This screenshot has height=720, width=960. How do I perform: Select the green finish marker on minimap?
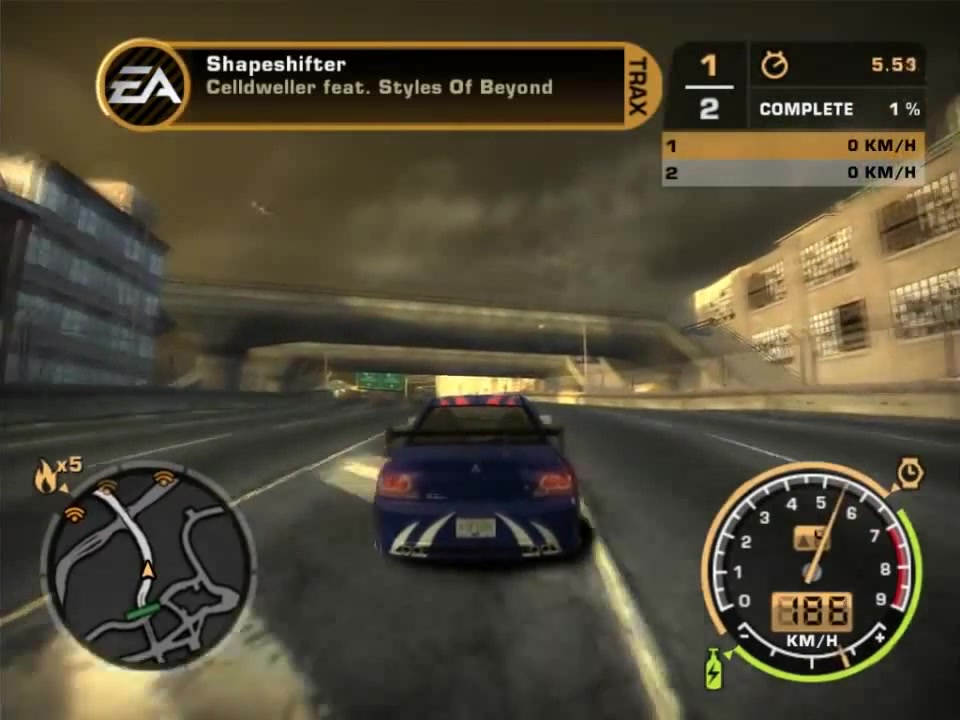click(142, 609)
